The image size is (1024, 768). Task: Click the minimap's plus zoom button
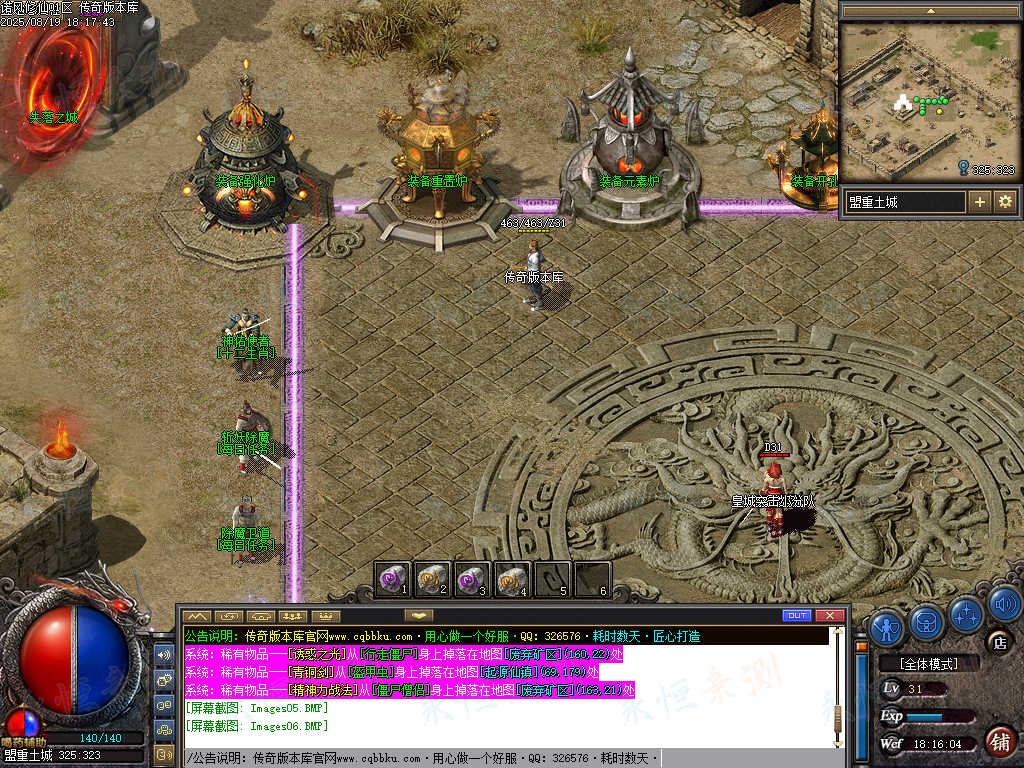coord(980,202)
